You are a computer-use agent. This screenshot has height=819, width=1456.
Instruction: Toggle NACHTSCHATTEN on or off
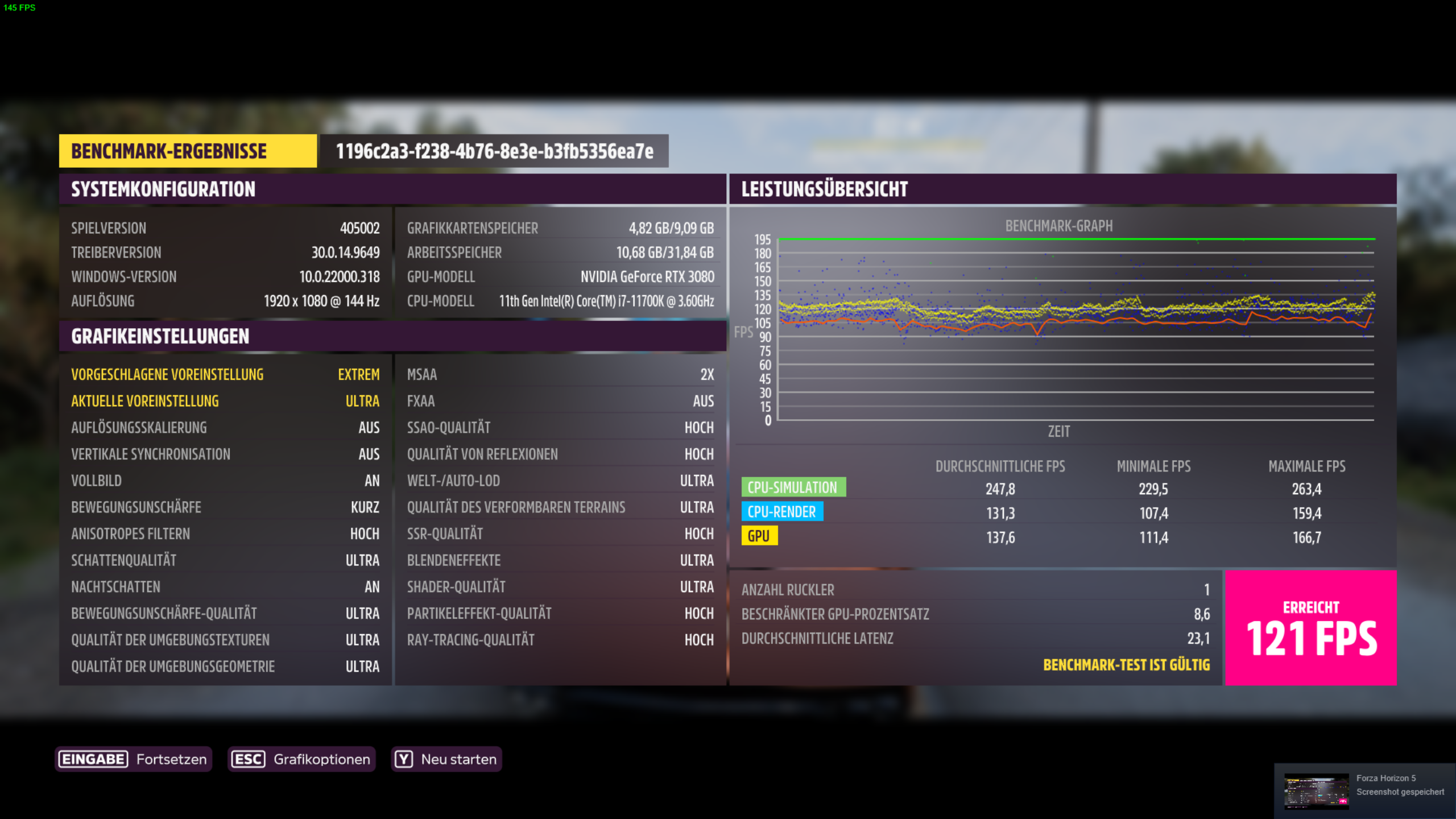(225, 586)
